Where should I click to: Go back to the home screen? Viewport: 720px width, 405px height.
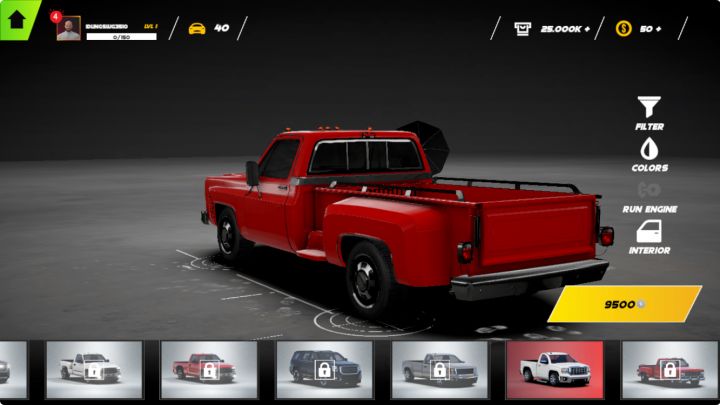click(16, 18)
